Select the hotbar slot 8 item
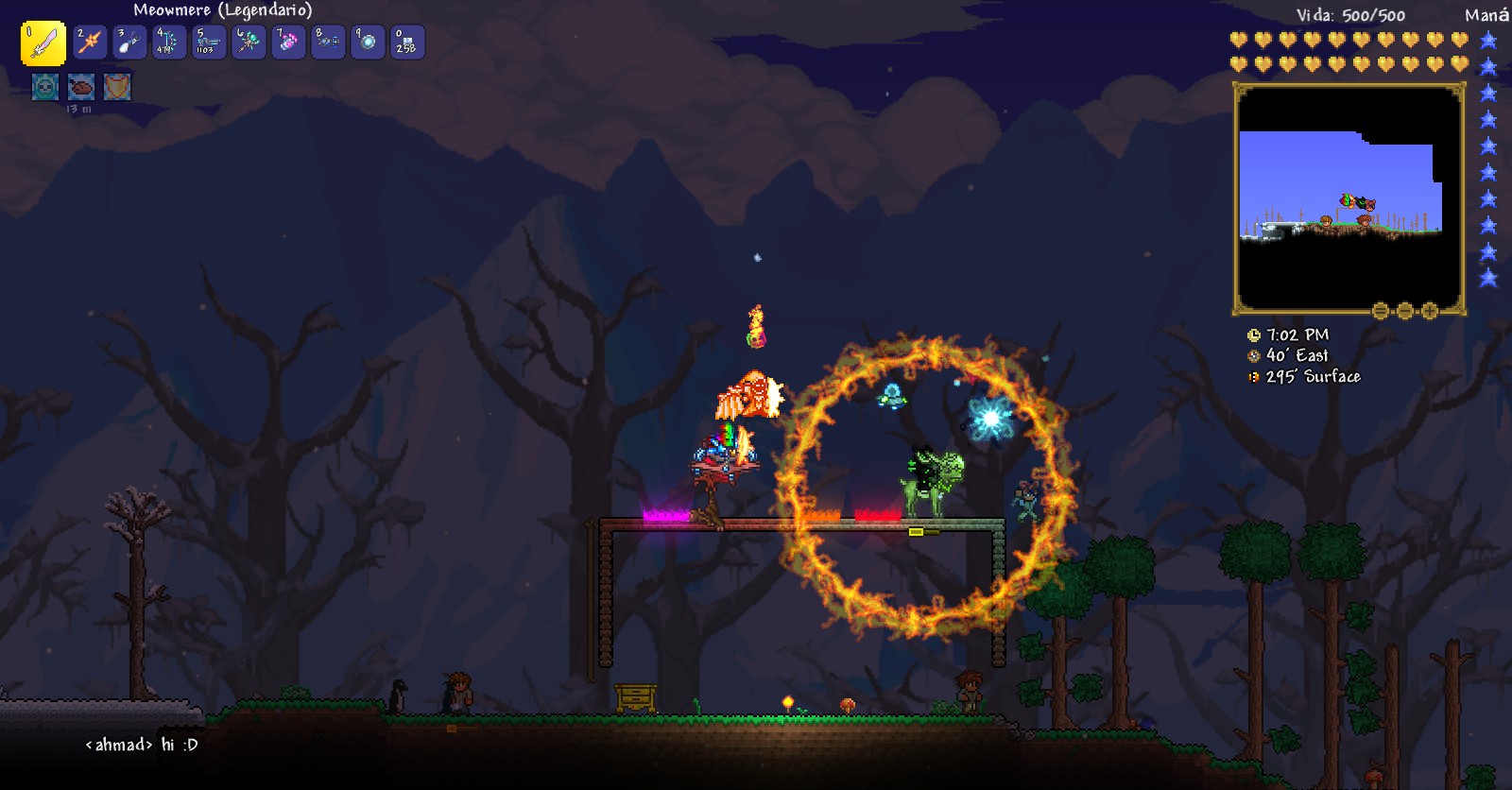This screenshot has height=790, width=1512. pyautogui.click(x=328, y=43)
